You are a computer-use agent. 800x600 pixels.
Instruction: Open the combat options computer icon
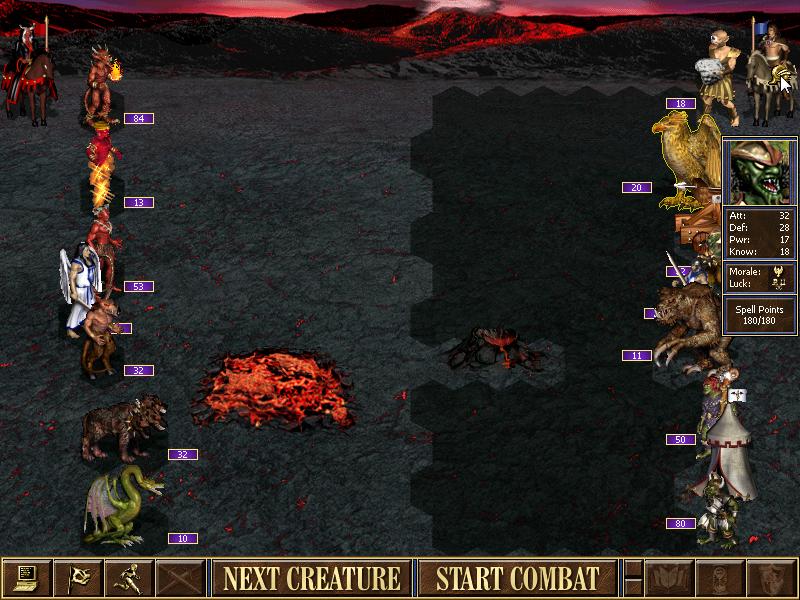(x=26, y=578)
